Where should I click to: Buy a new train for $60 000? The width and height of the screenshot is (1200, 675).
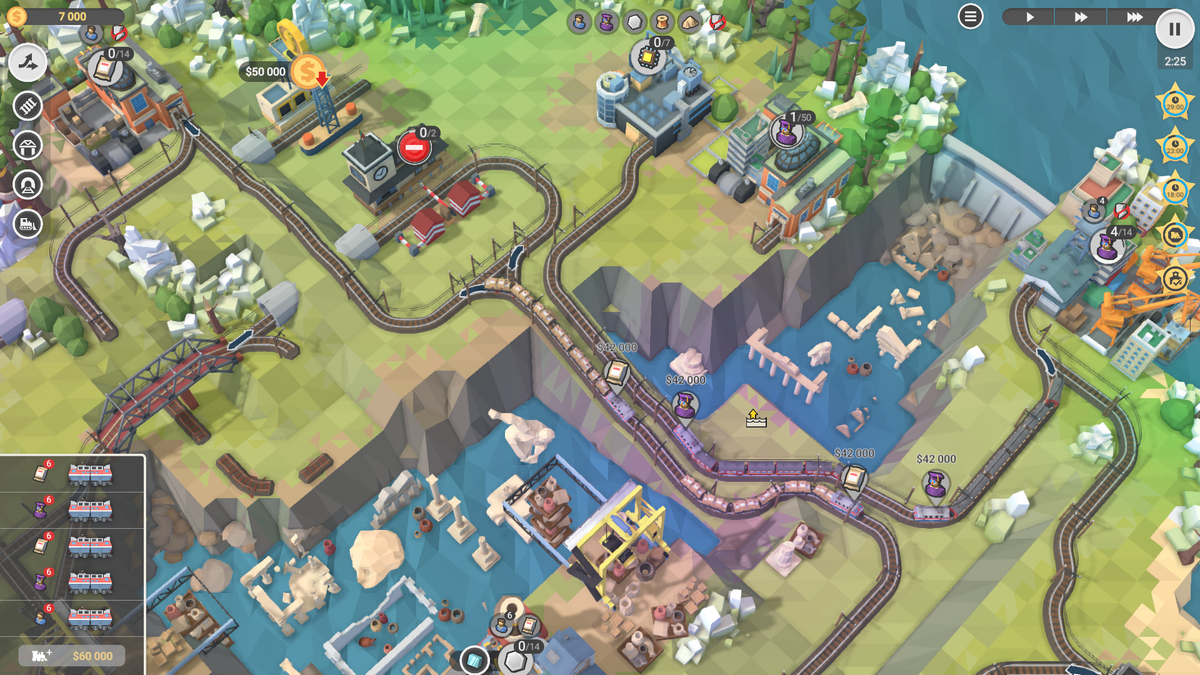coord(72,656)
